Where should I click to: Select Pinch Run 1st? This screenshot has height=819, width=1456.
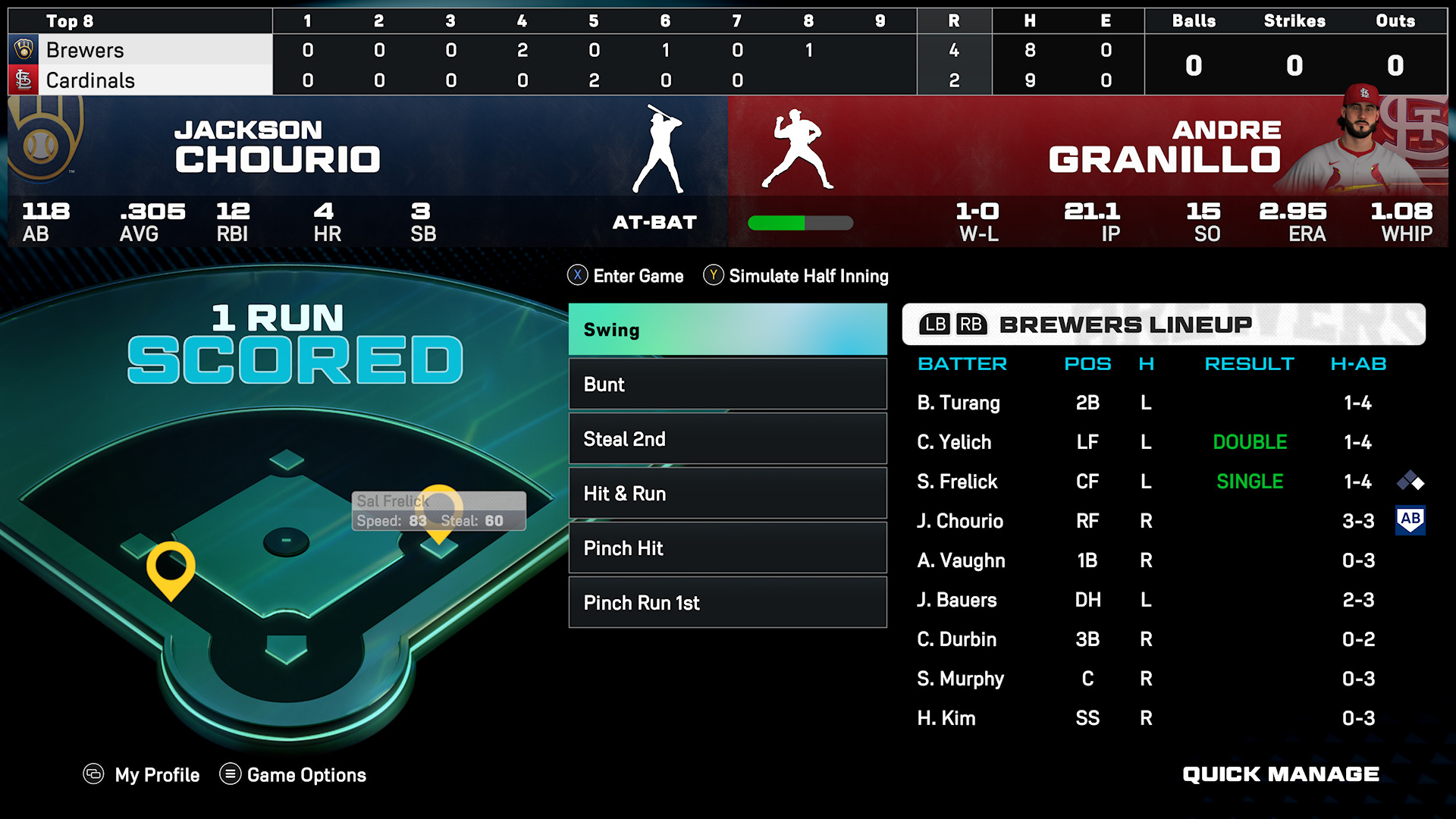tap(727, 603)
